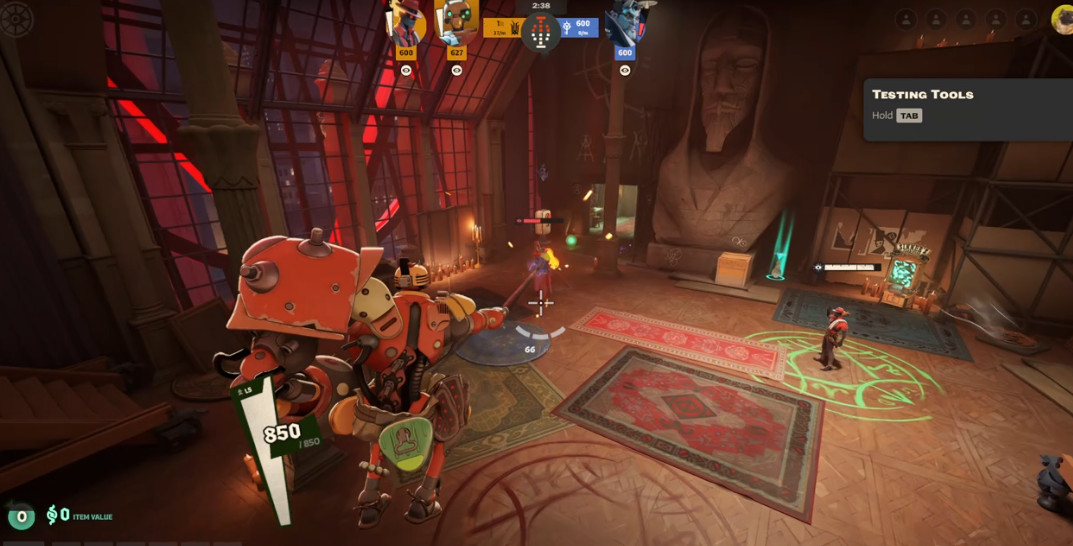Select the blue team hero portrait

(x=625, y=22)
